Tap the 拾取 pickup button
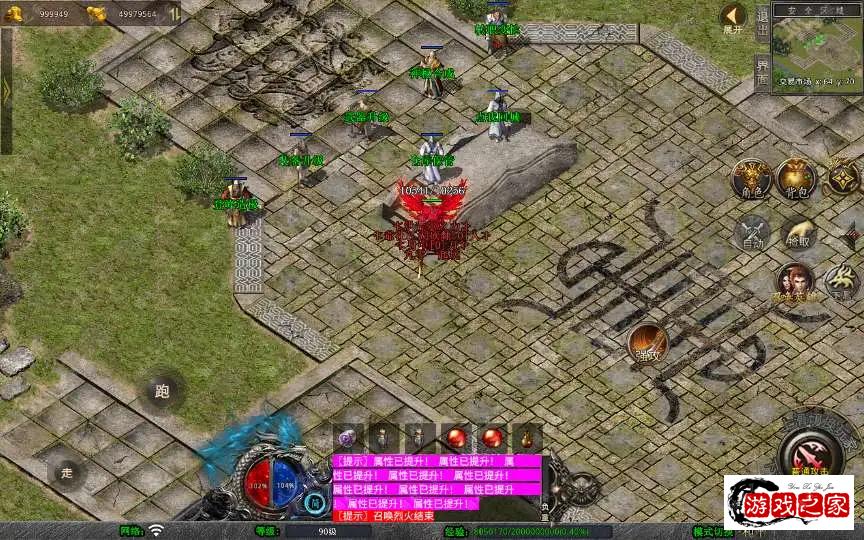Image resolution: width=864 pixels, height=540 pixels. click(x=798, y=234)
